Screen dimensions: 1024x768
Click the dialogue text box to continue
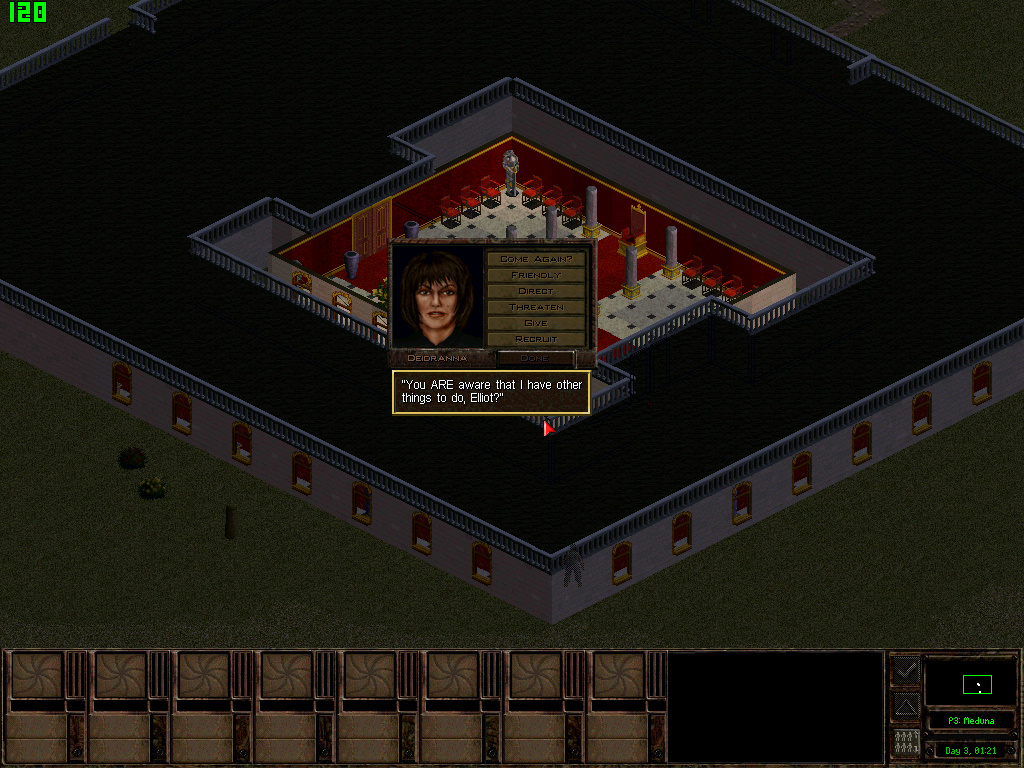coord(490,392)
